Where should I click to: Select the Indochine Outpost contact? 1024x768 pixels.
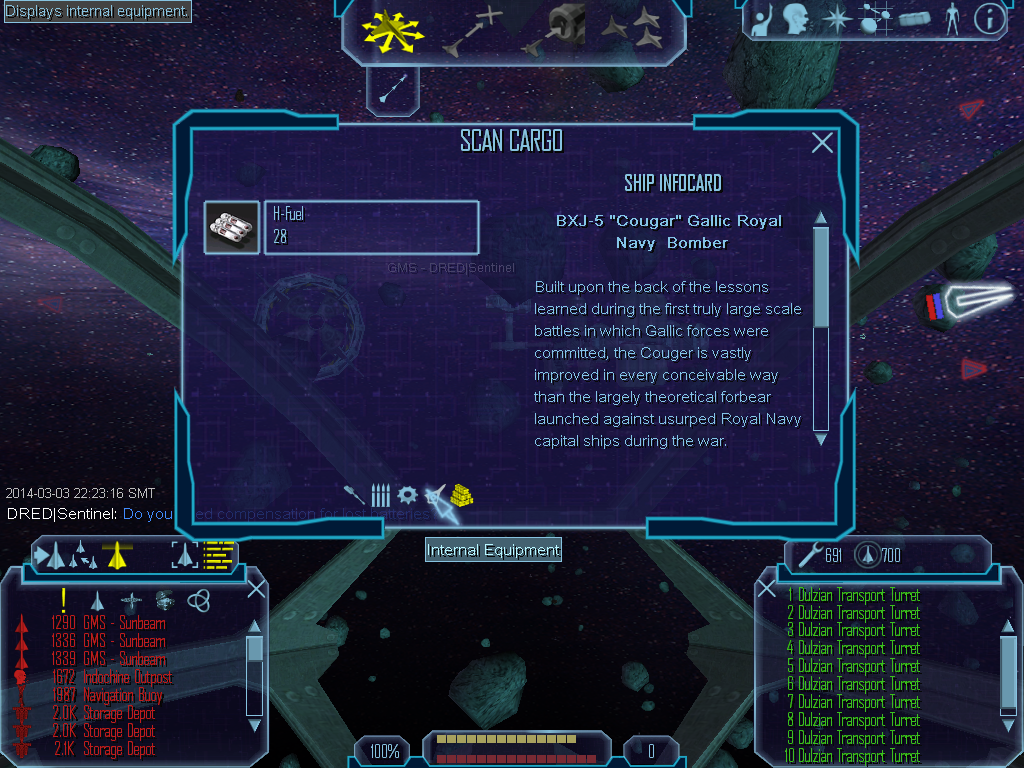tap(127, 677)
